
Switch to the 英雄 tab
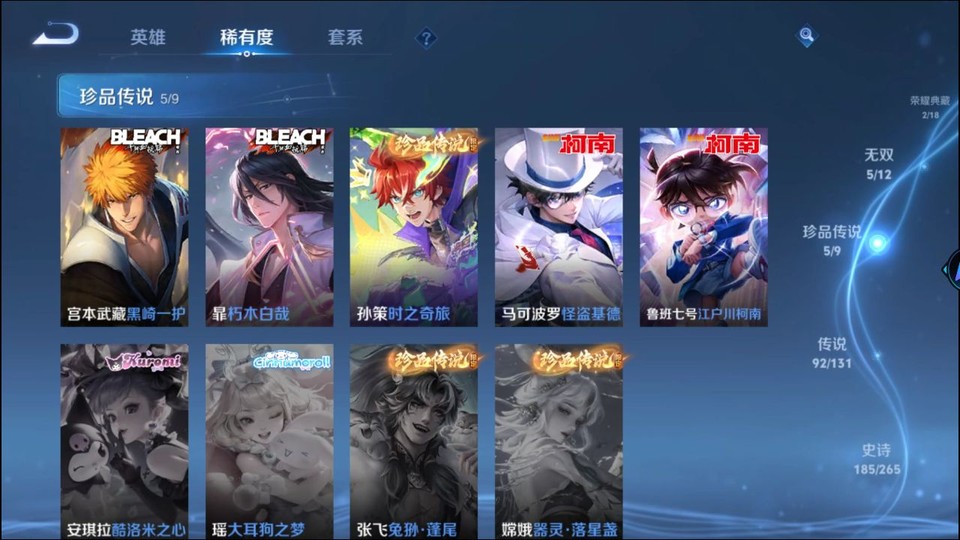coord(148,38)
